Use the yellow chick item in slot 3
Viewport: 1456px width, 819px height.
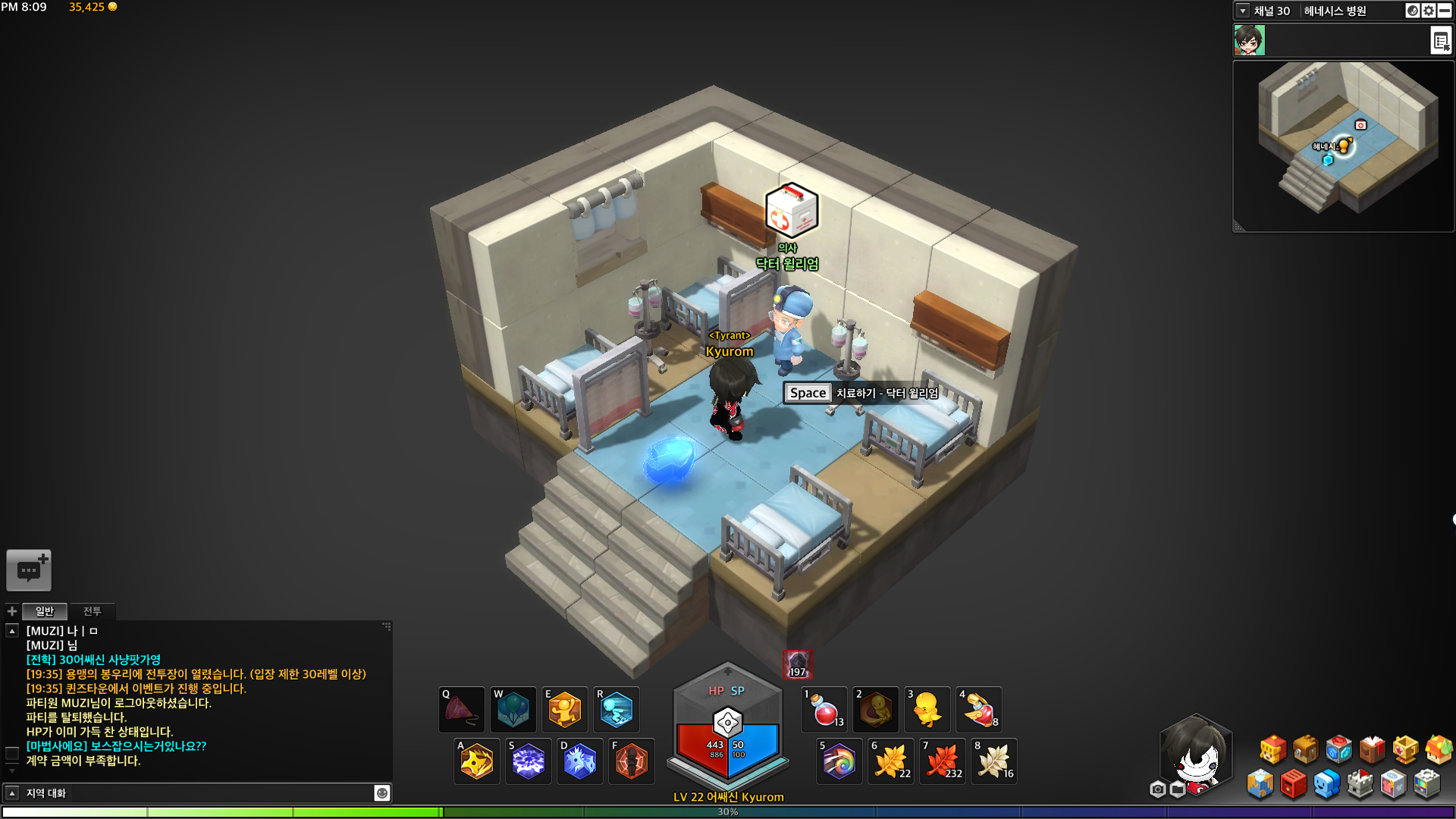click(927, 711)
